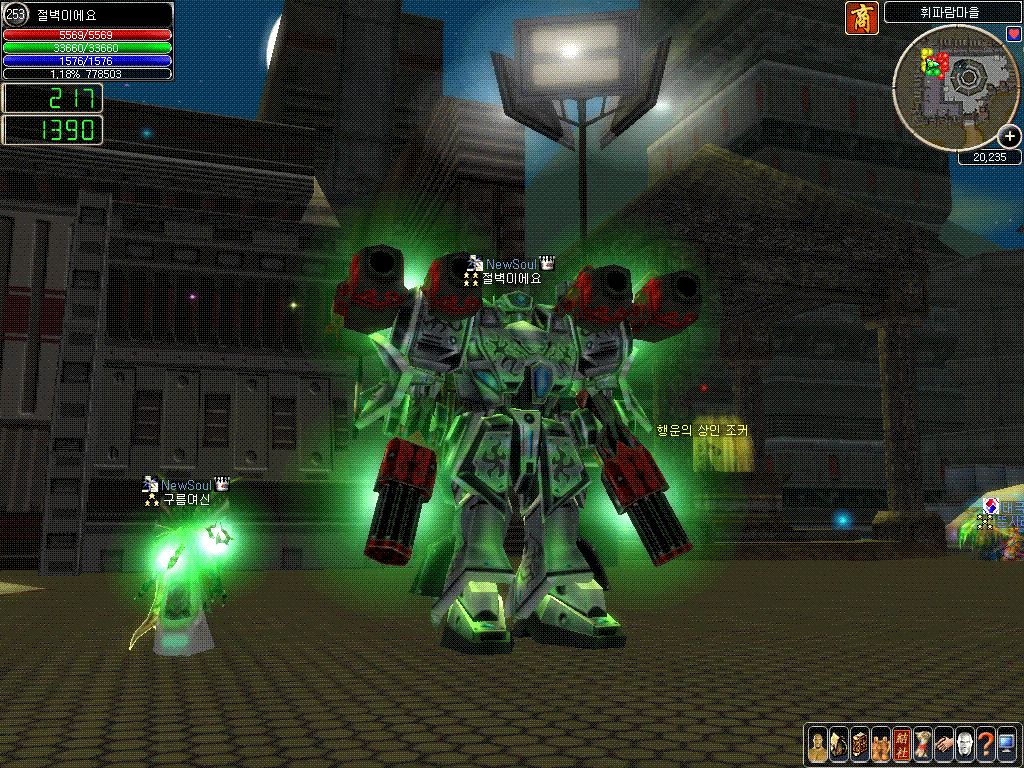Viewport: 1024px width, 768px height.
Task: Open the ornate skill book icon
Action: point(860,744)
